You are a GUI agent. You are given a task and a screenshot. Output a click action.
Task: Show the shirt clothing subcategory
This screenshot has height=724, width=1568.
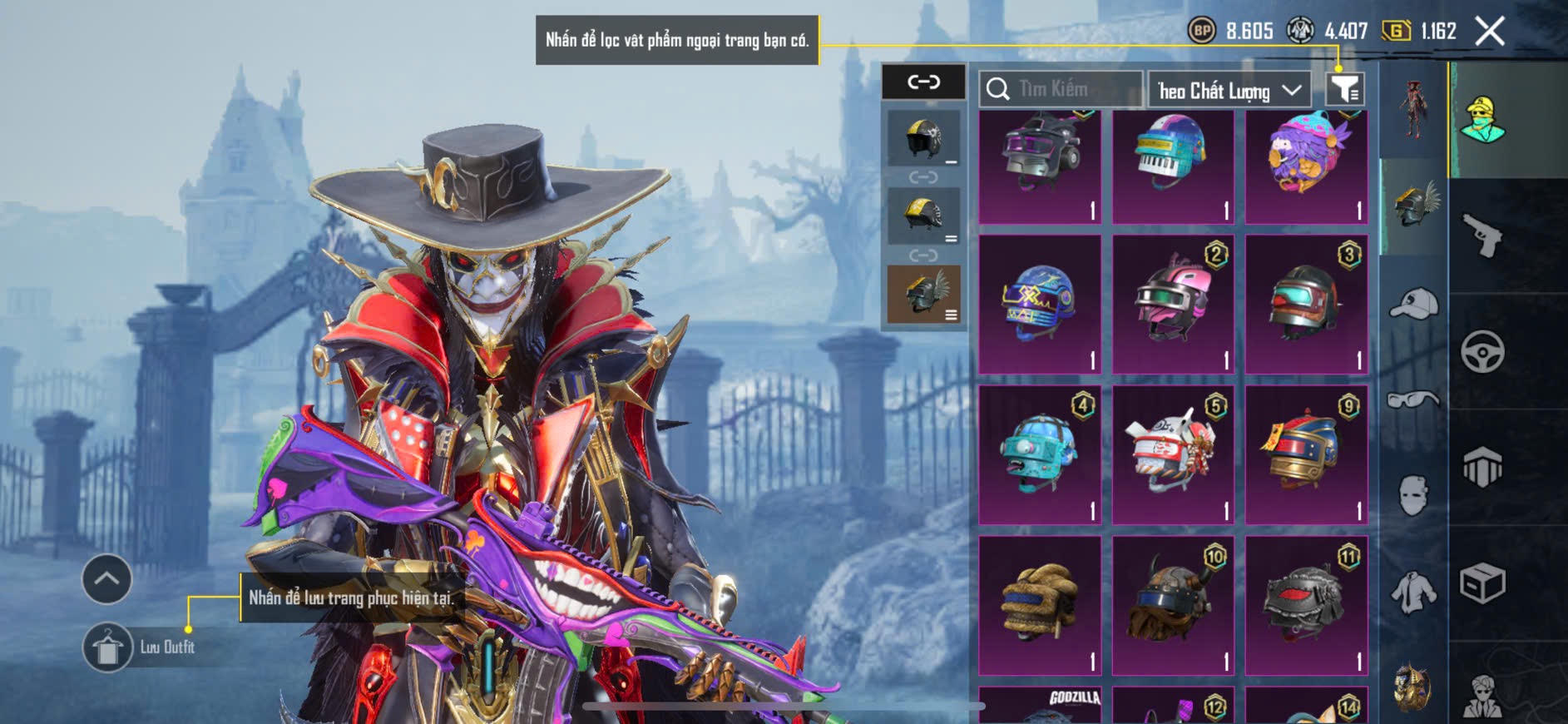pos(1413,592)
